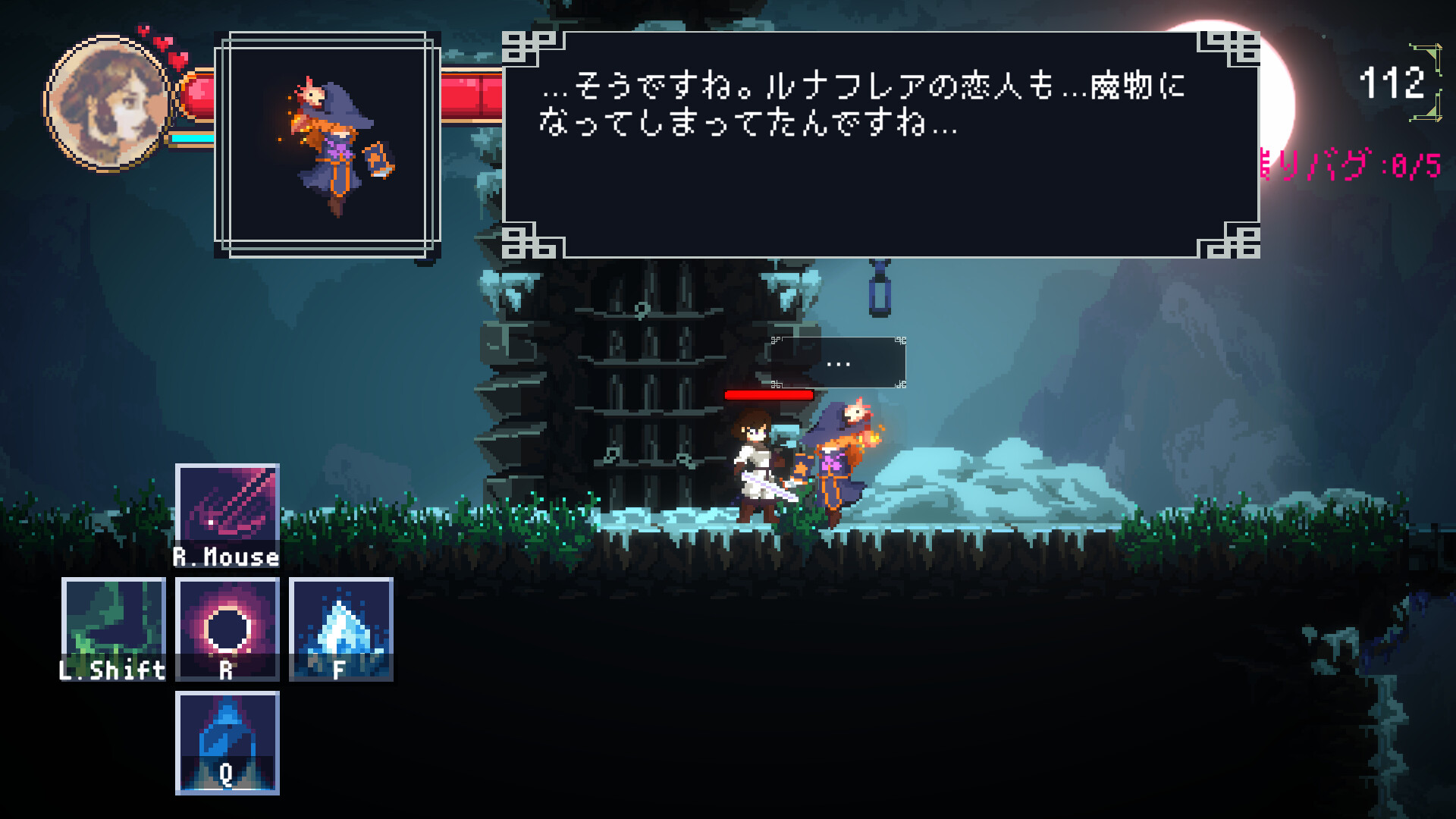Click the red boss health bar

pyautogui.click(x=768, y=395)
